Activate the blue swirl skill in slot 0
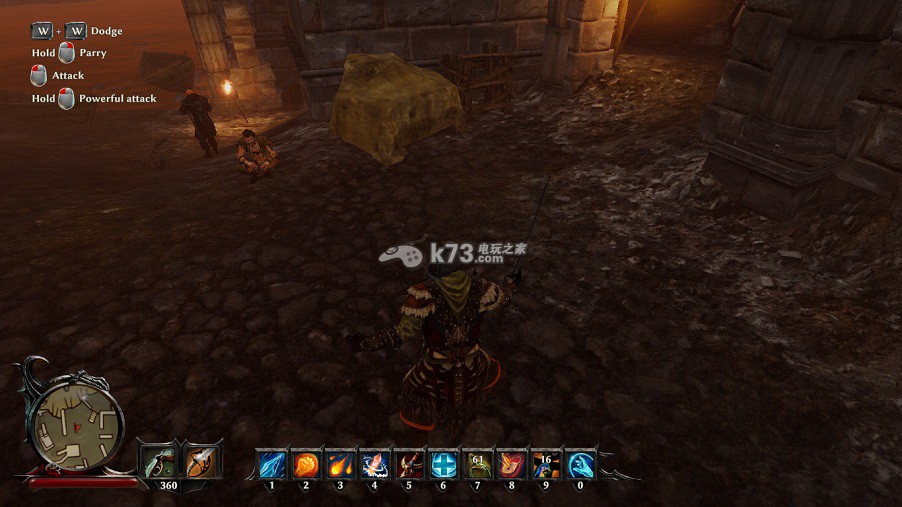Viewport: 902px width, 507px height. [580, 464]
